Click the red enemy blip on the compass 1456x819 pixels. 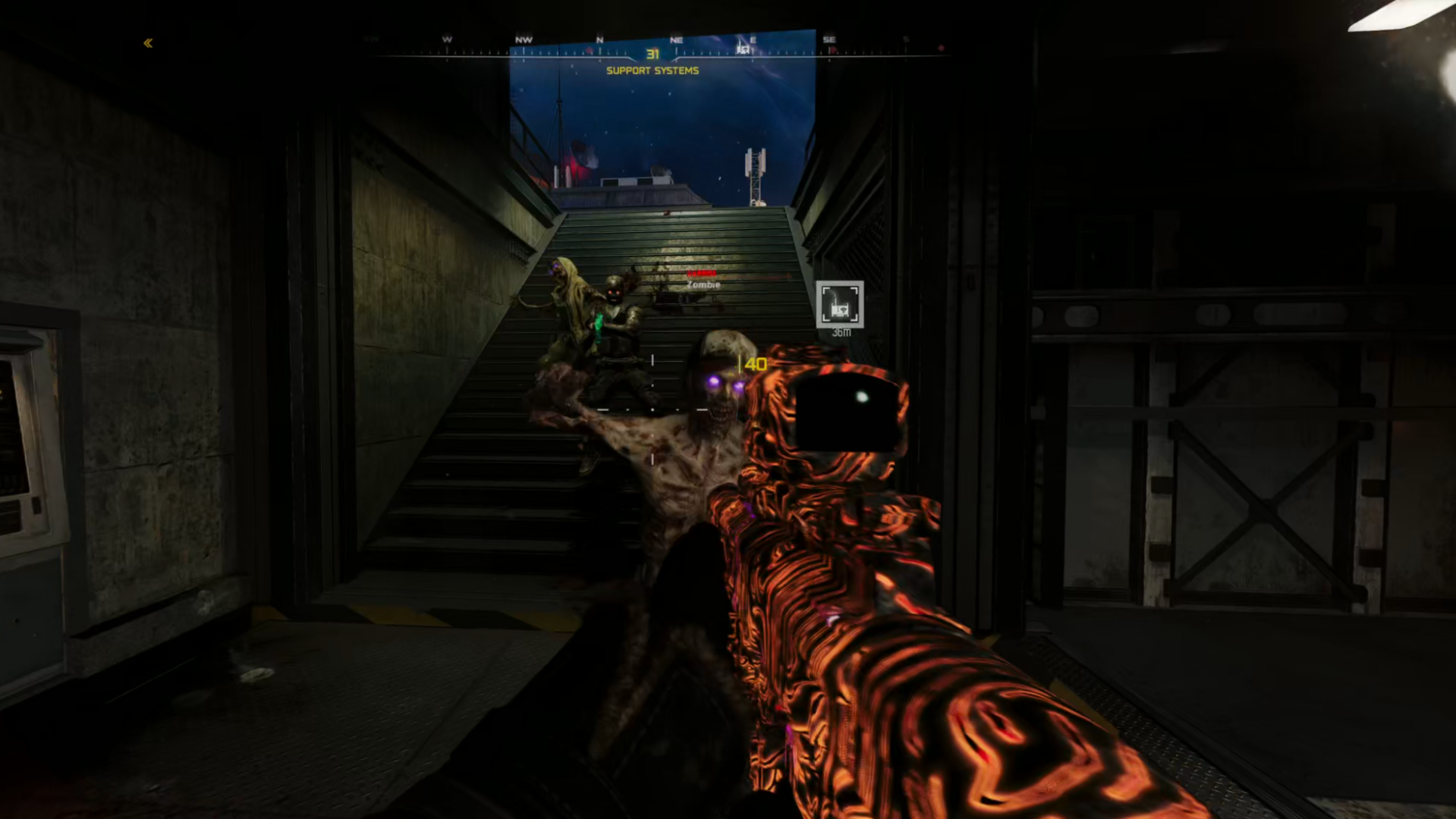(x=588, y=51)
